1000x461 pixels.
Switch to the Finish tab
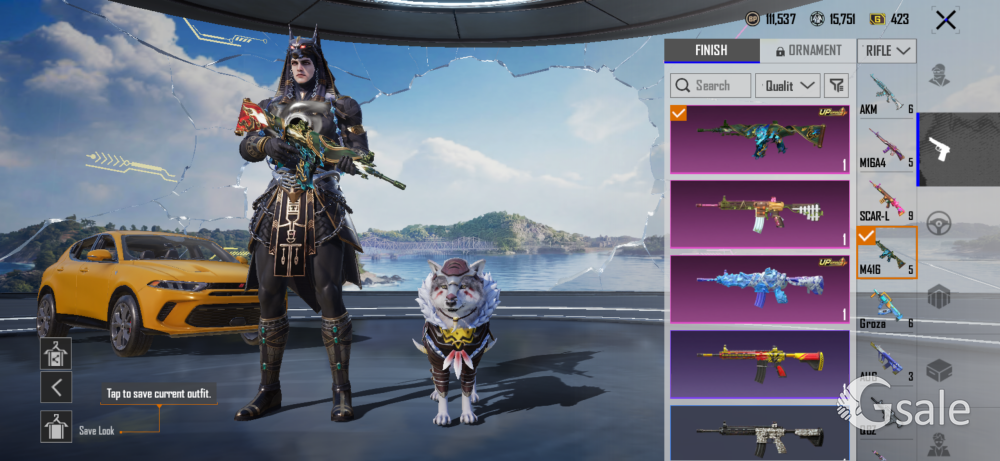tap(711, 50)
